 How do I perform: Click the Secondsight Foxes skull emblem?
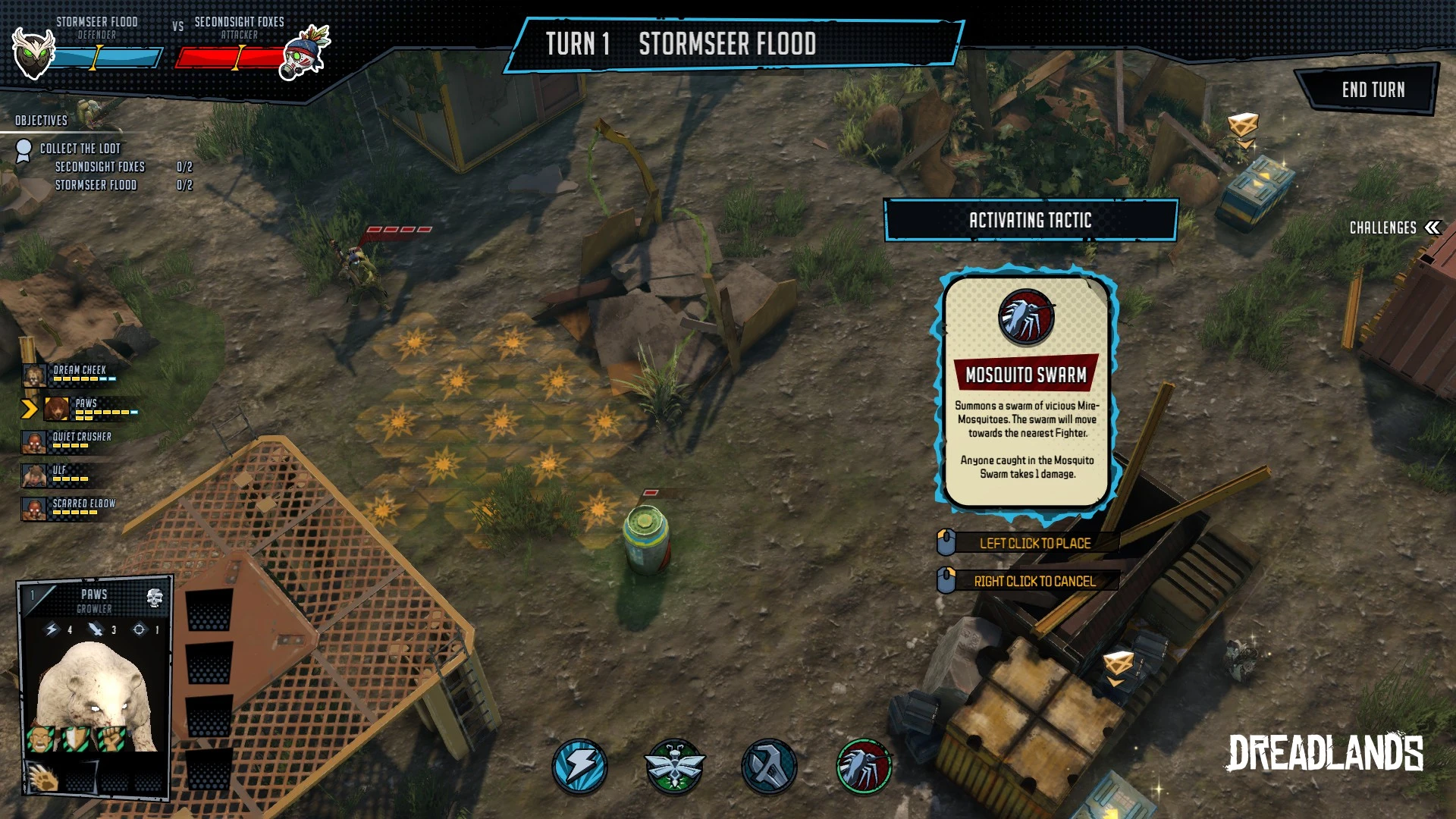click(306, 55)
